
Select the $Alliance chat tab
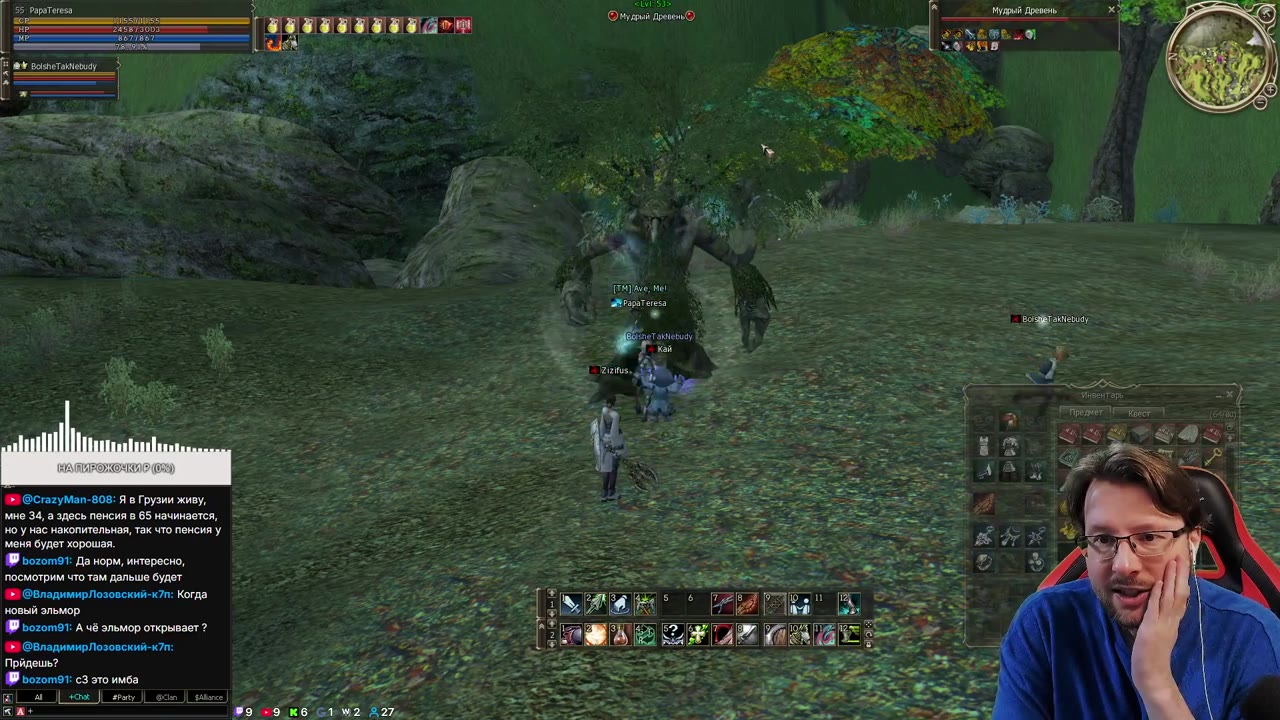pyautogui.click(x=208, y=697)
